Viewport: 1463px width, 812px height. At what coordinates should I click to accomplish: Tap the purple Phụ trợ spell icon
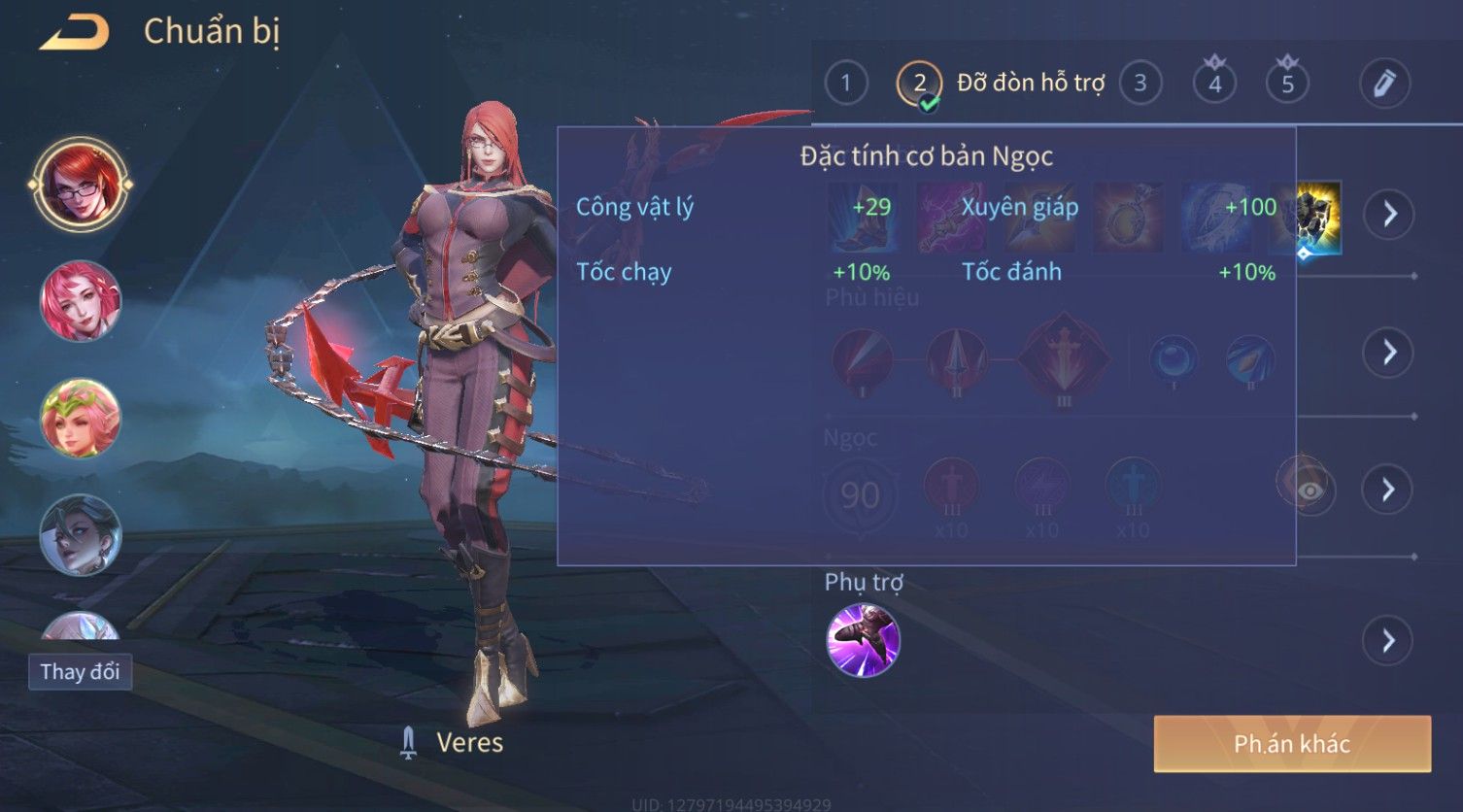[863, 640]
